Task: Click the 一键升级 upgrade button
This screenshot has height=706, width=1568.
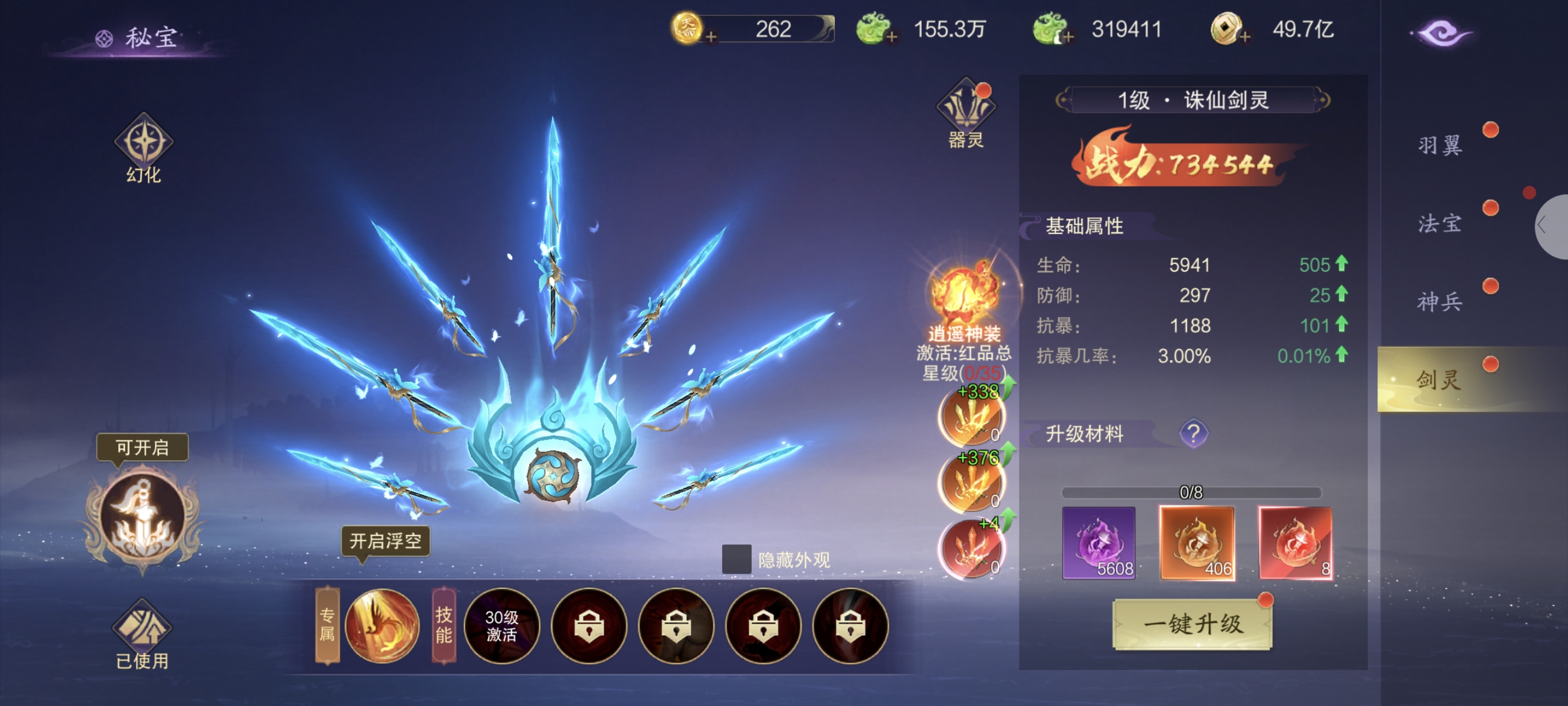Action: [1192, 624]
